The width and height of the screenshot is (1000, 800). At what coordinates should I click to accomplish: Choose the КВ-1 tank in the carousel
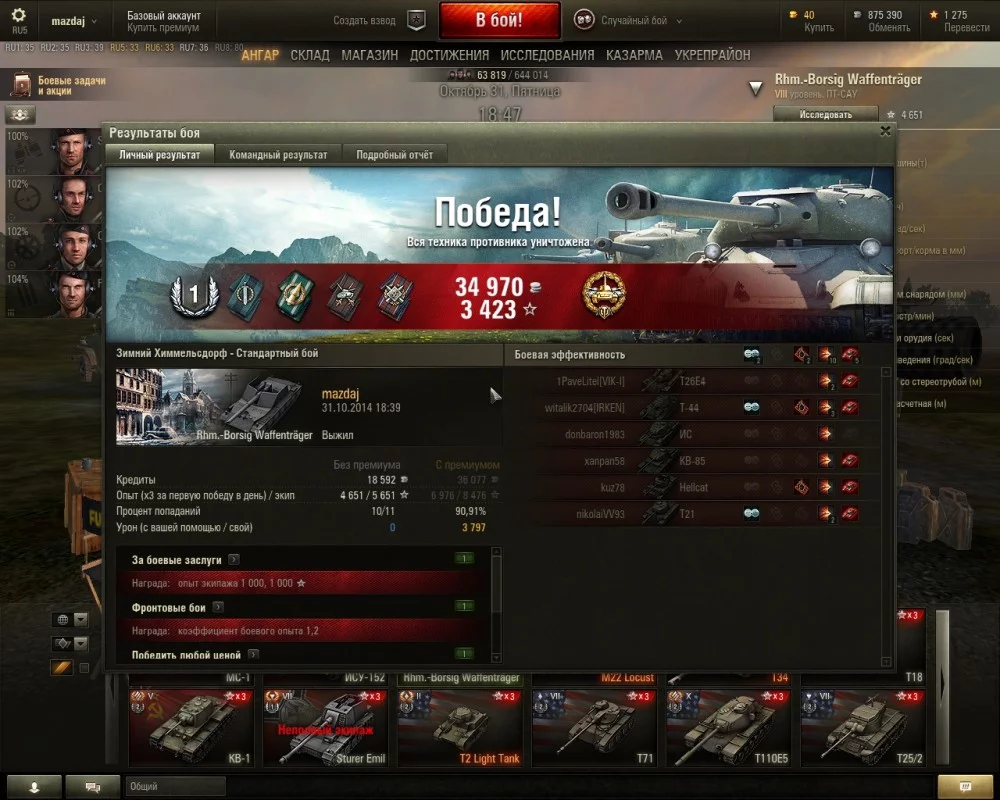[190, 728]
